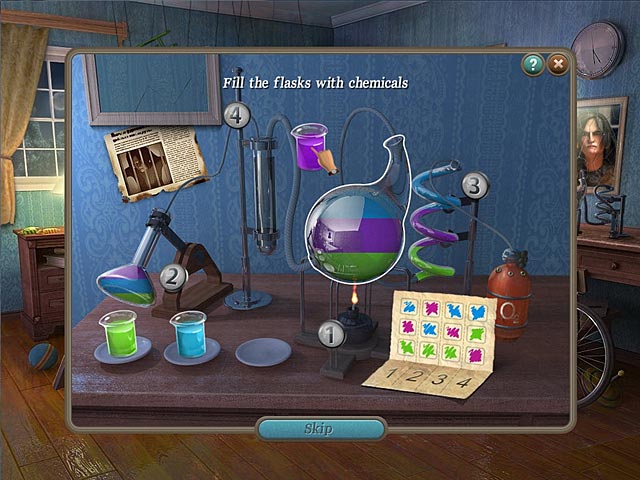Image resolution: width=640 pixels, height=480 pixels.
Task: Select numbered marker 3 by the spiral tube
Action: (475, 185)
